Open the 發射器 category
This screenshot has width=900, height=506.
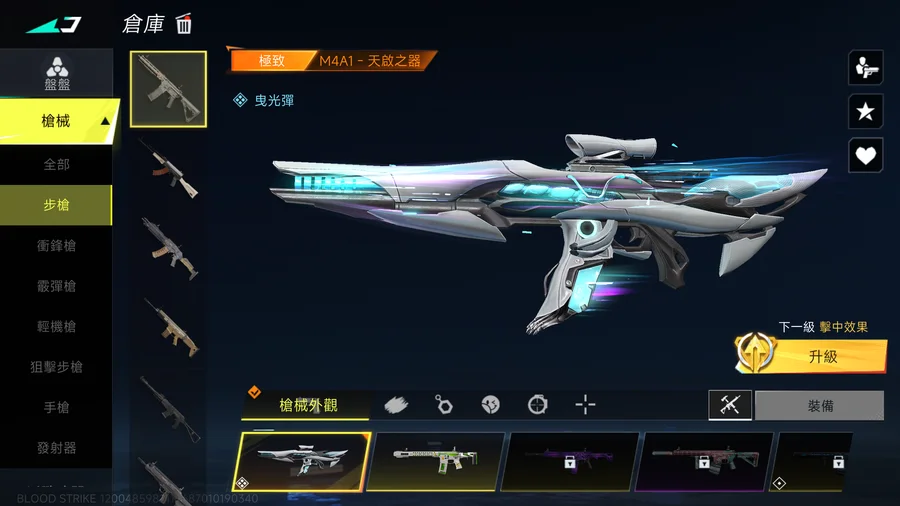(x=56, y=448)
